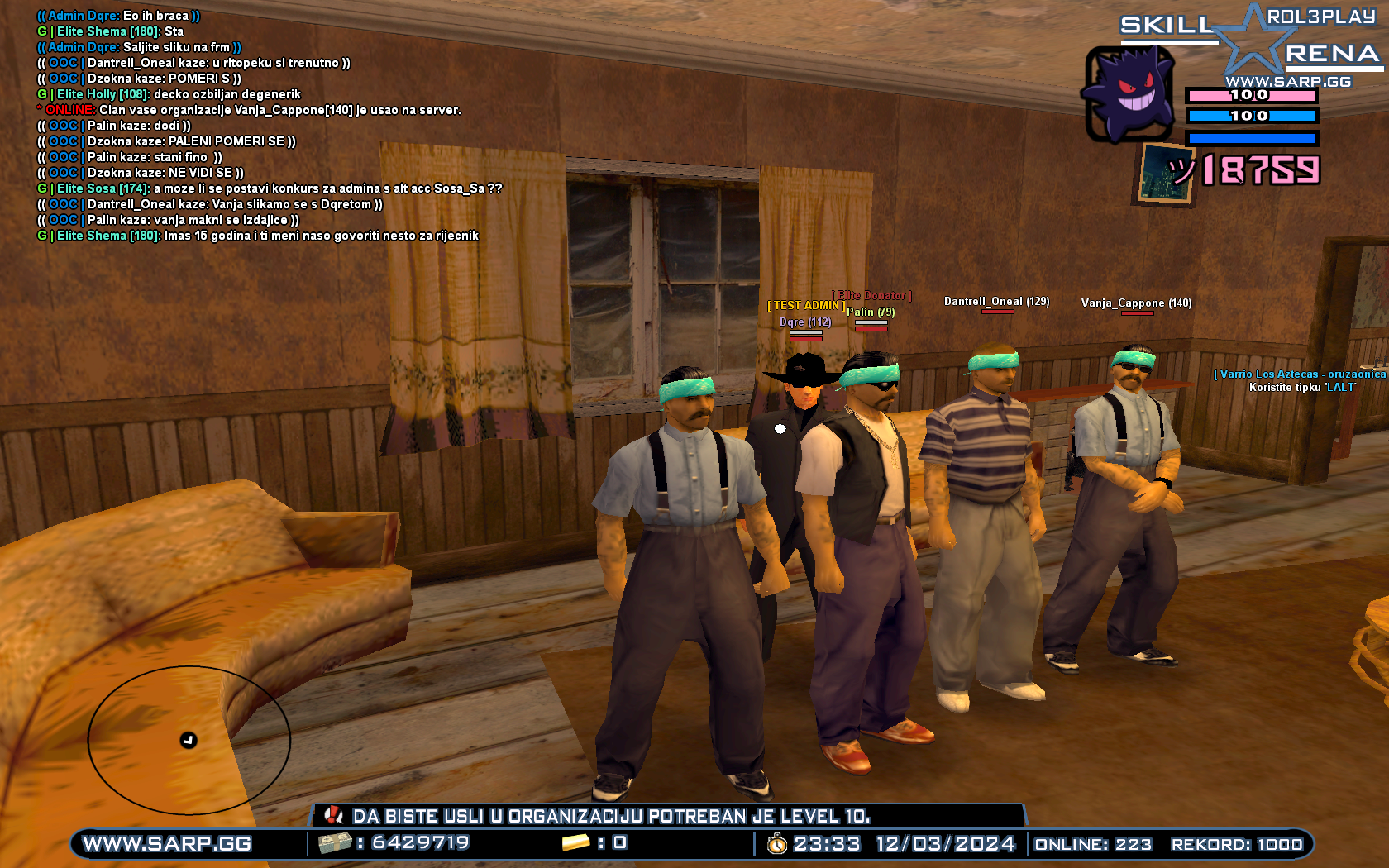The width and height of the screenshot is (1389, 868).
Task: Click the Vanja_Cappone (140) nametag
Action: click(1136, 303)
